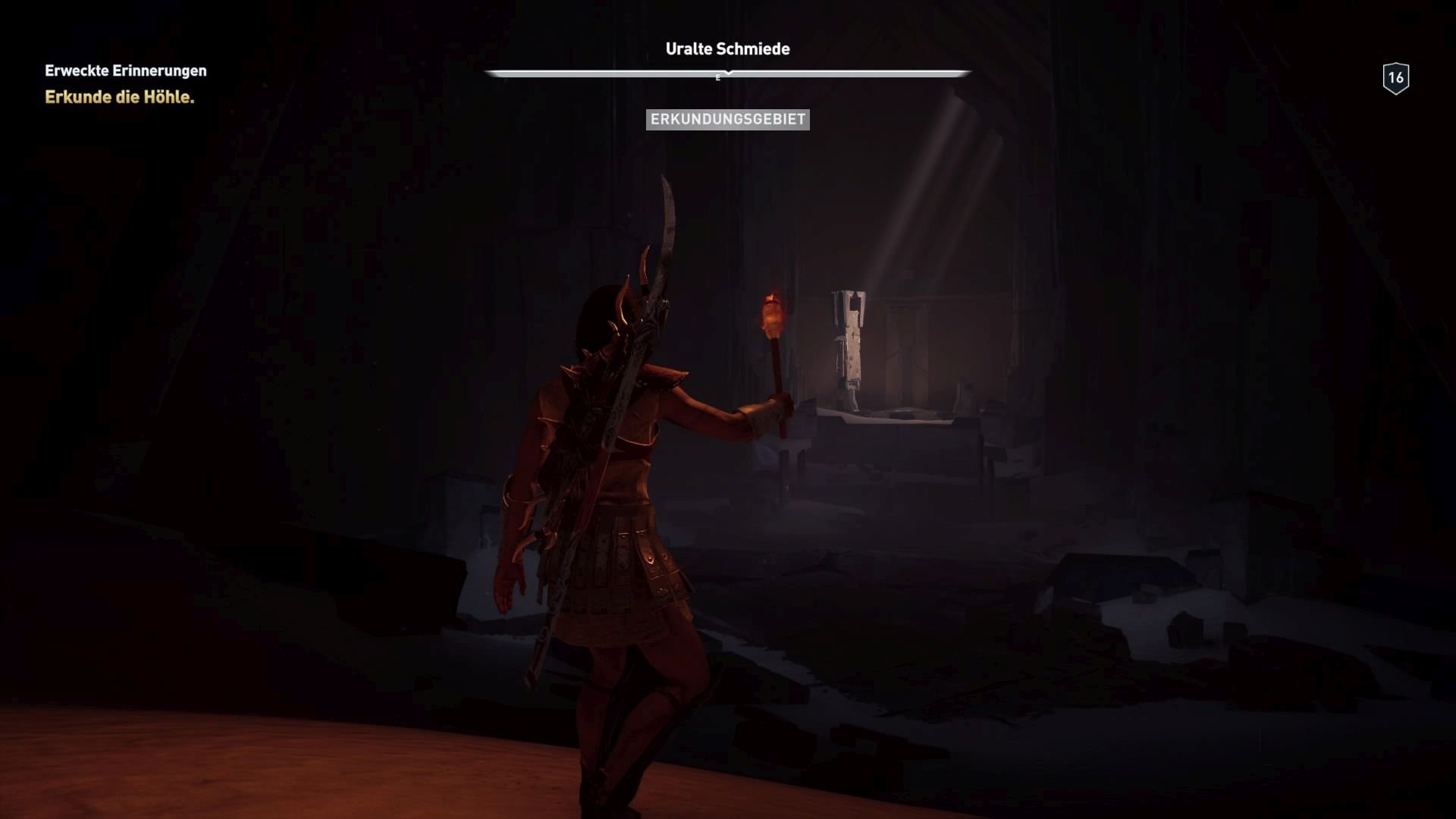Click the objective text "Erkunde die Höhle"

coord(120,97)
